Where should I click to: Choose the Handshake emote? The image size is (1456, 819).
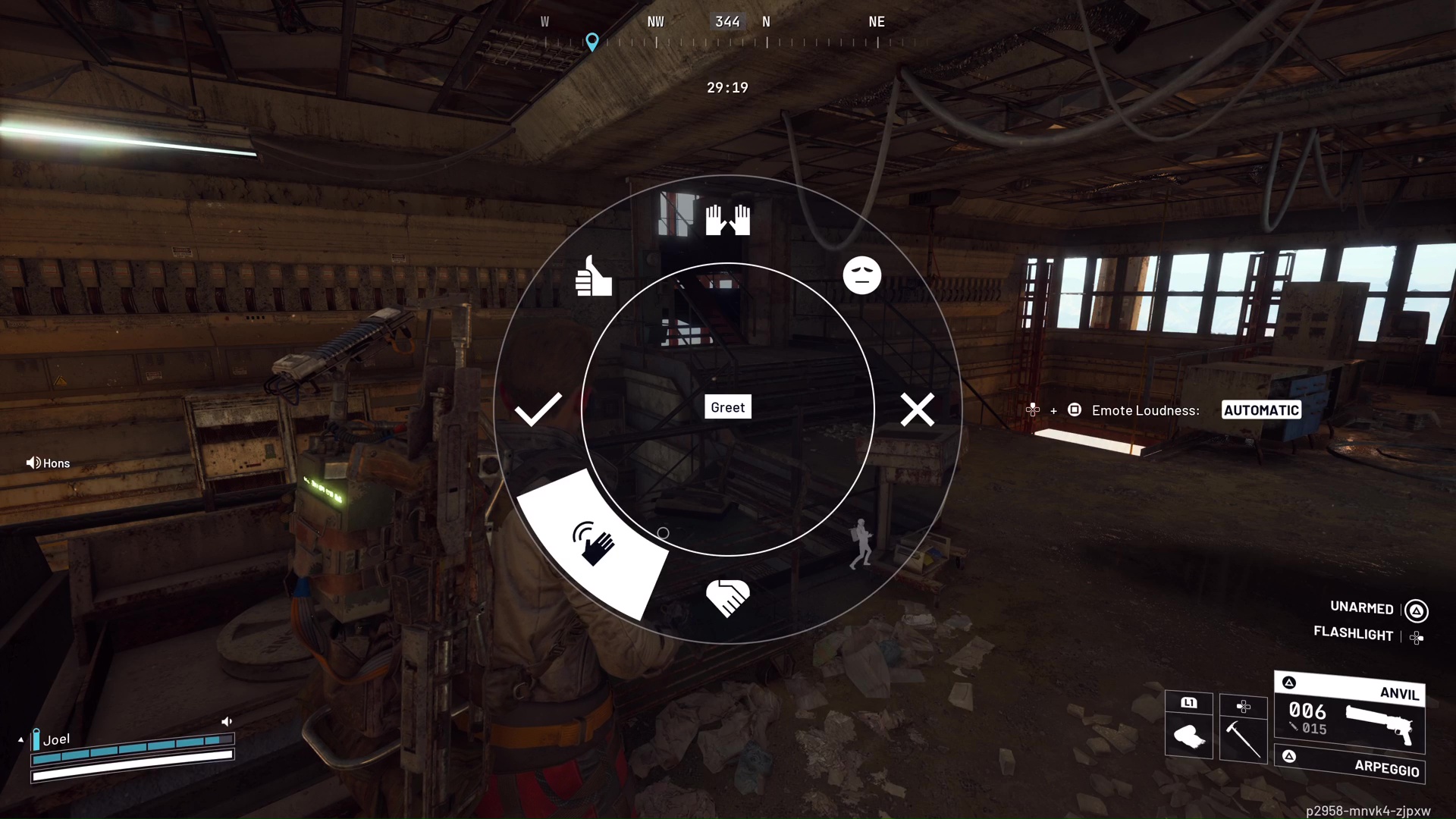tap(727, 597)
